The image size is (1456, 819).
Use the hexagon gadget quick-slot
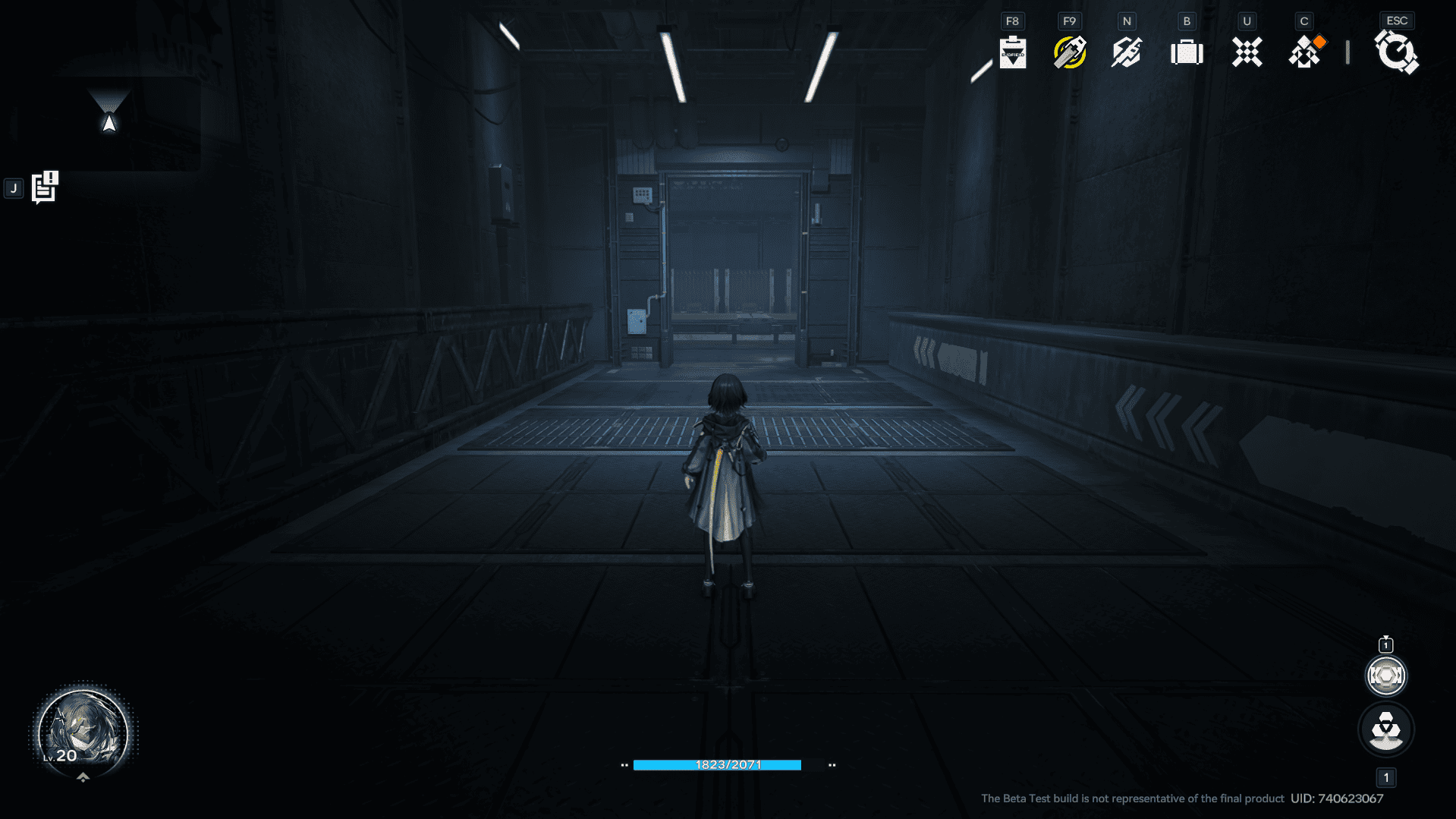1385,676
